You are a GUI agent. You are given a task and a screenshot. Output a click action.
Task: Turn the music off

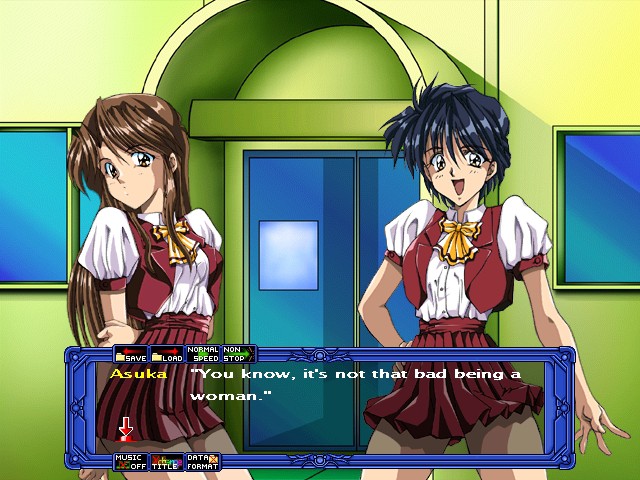click(131, 462)
